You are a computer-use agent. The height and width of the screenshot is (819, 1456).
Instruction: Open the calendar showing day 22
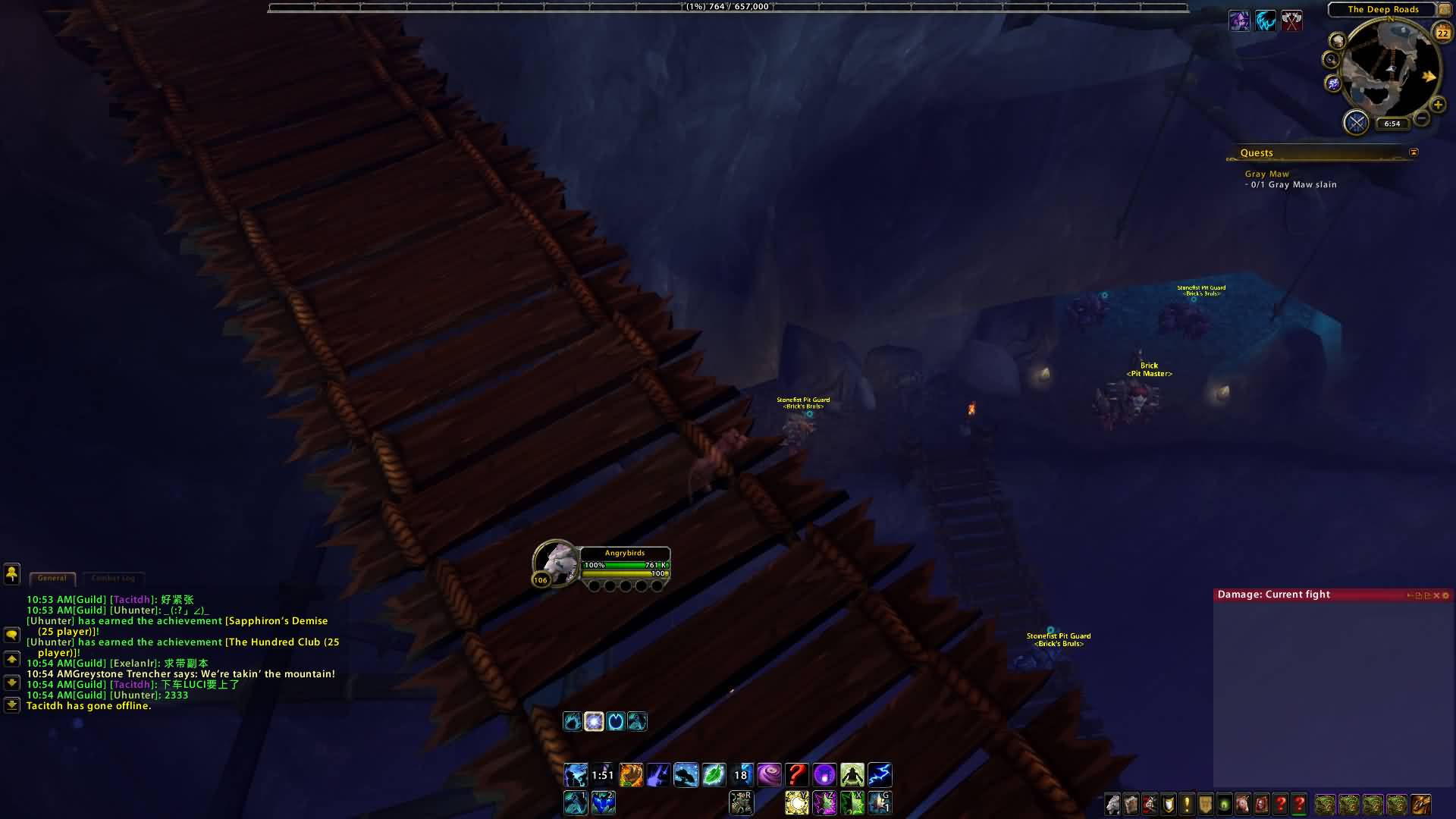click(1442, 33)
